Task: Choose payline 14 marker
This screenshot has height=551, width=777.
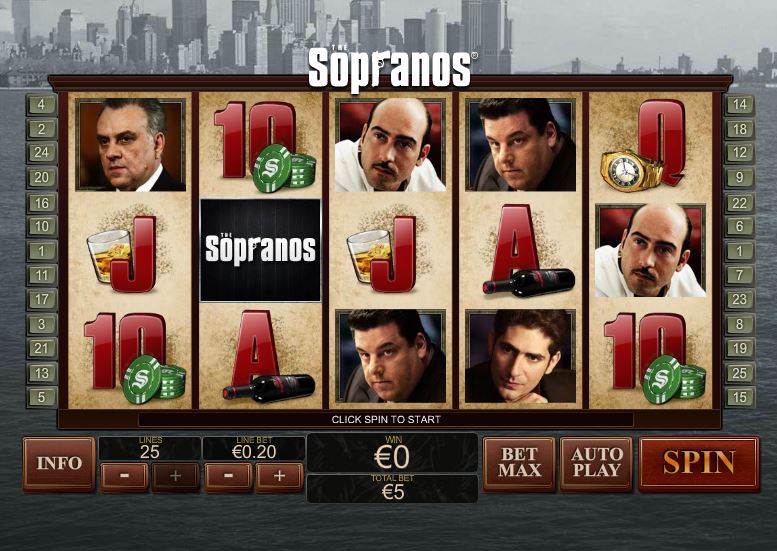Action: 740,104
